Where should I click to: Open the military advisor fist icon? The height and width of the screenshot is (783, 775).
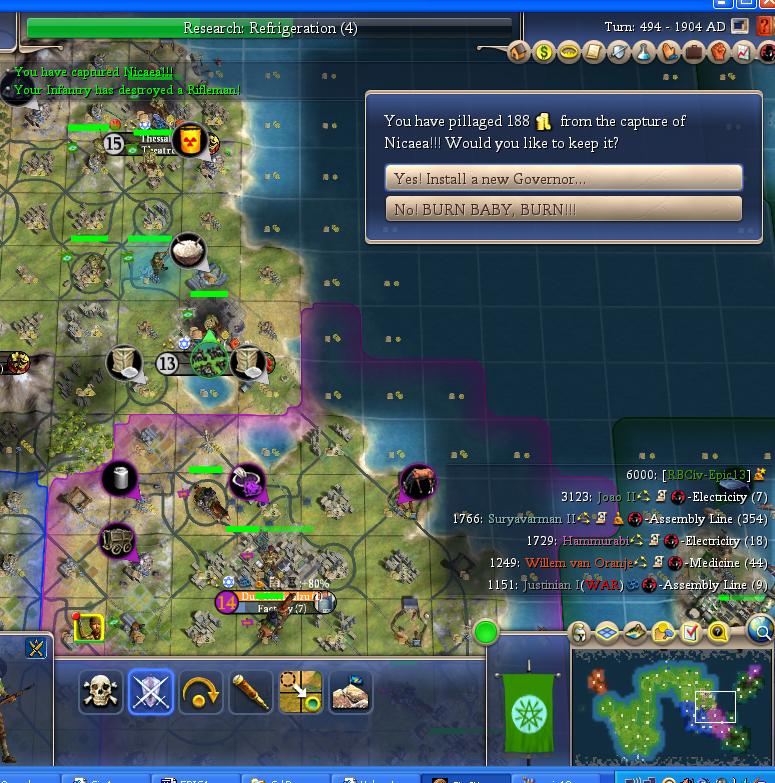[718, 52]
